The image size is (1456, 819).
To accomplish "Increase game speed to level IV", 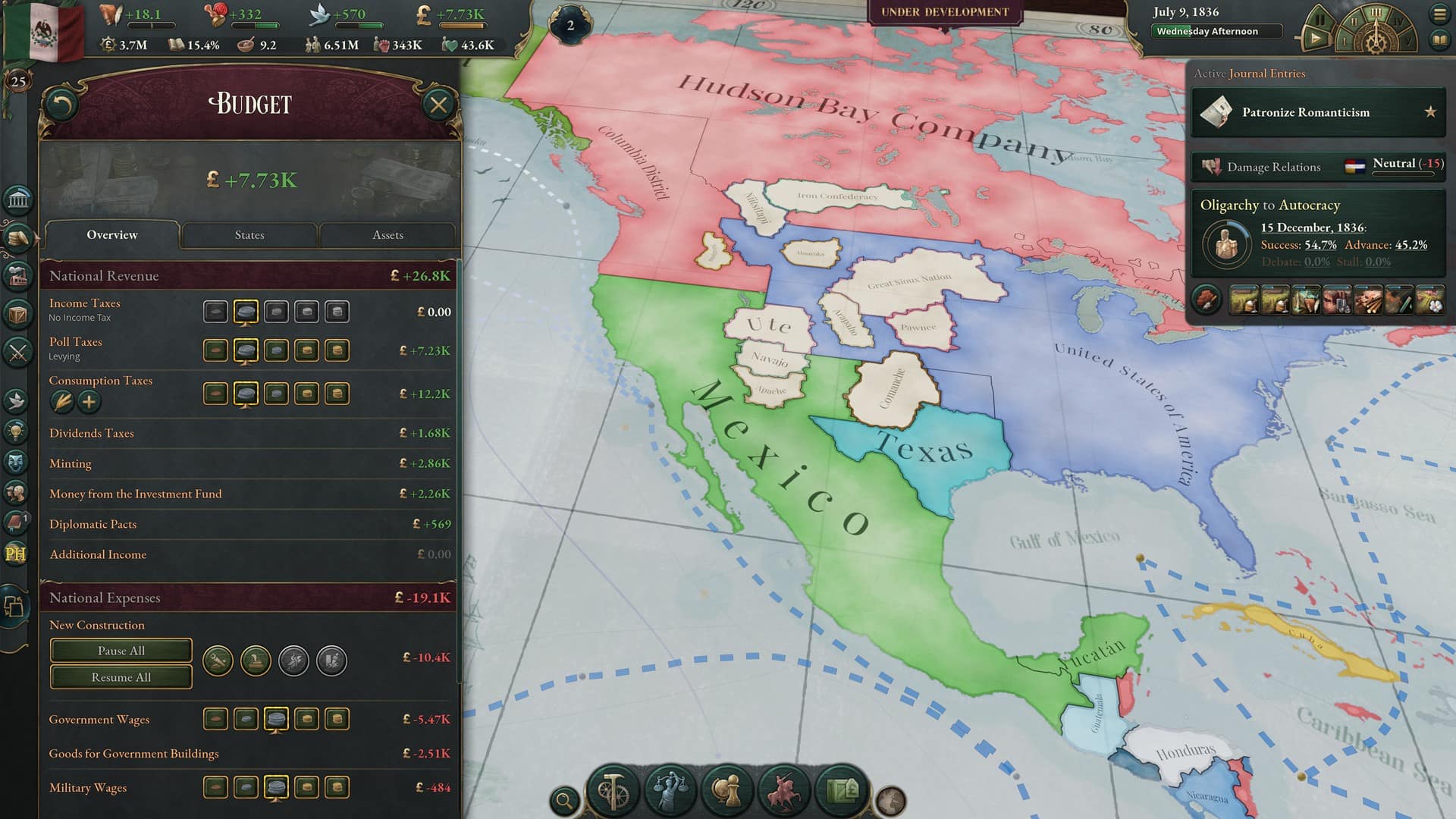I will [1399, 21].
